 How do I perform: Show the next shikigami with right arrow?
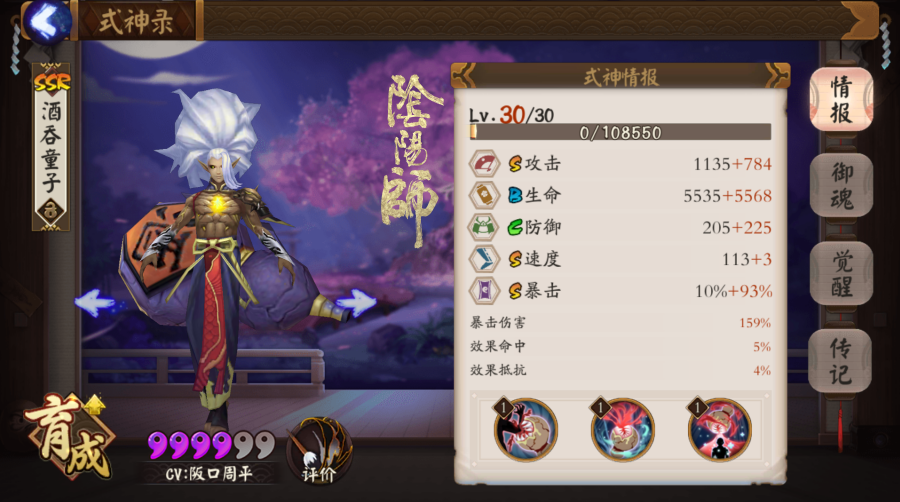pyautogui.click(x=356, y=302)
